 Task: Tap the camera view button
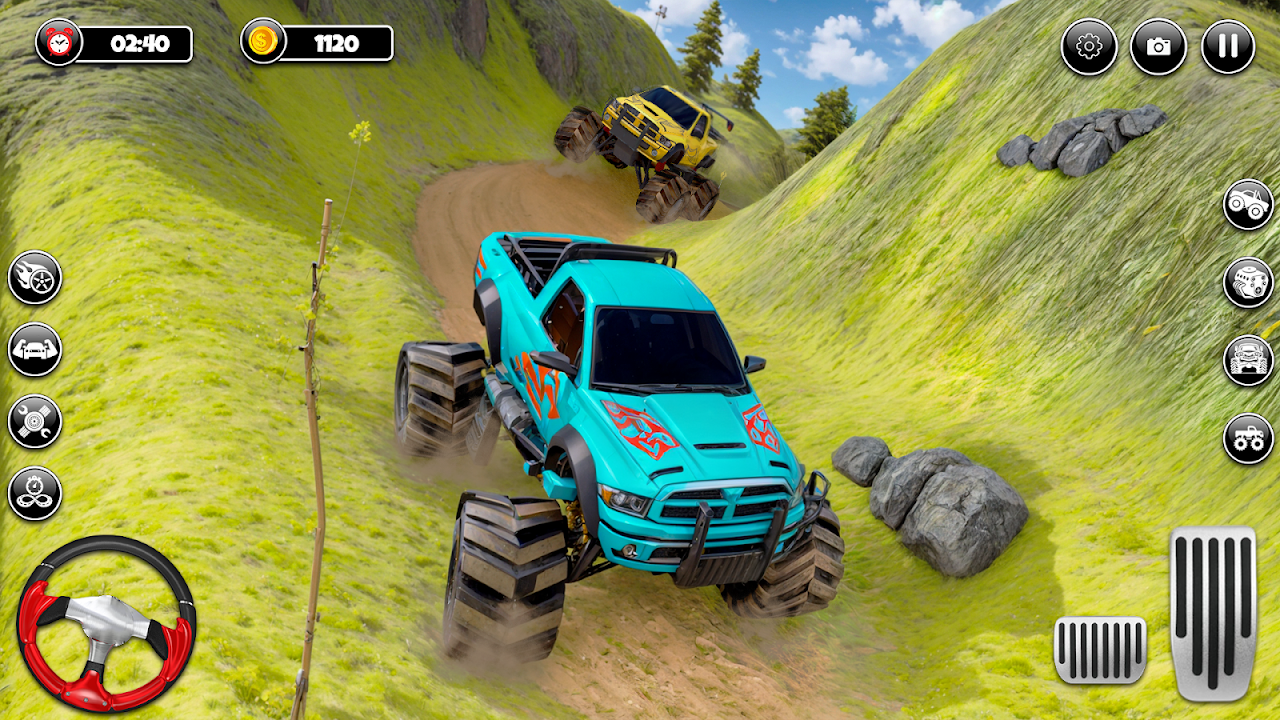(1158, 47)
